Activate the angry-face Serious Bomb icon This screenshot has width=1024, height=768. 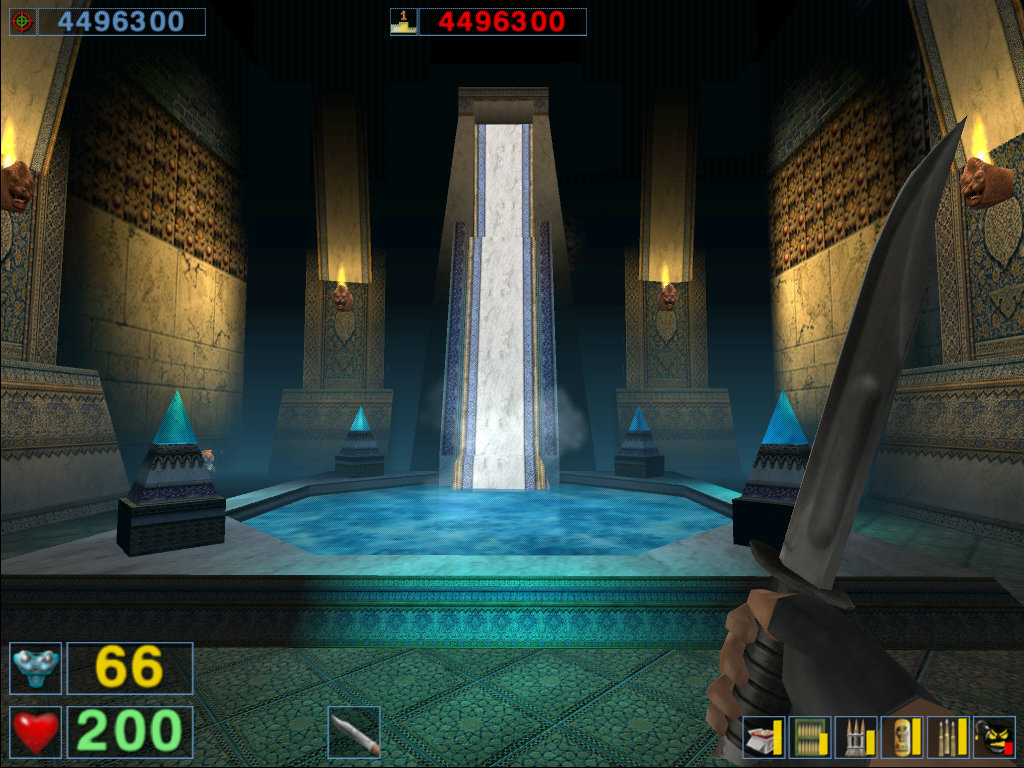pyautogui.click(x=994, y=738)
